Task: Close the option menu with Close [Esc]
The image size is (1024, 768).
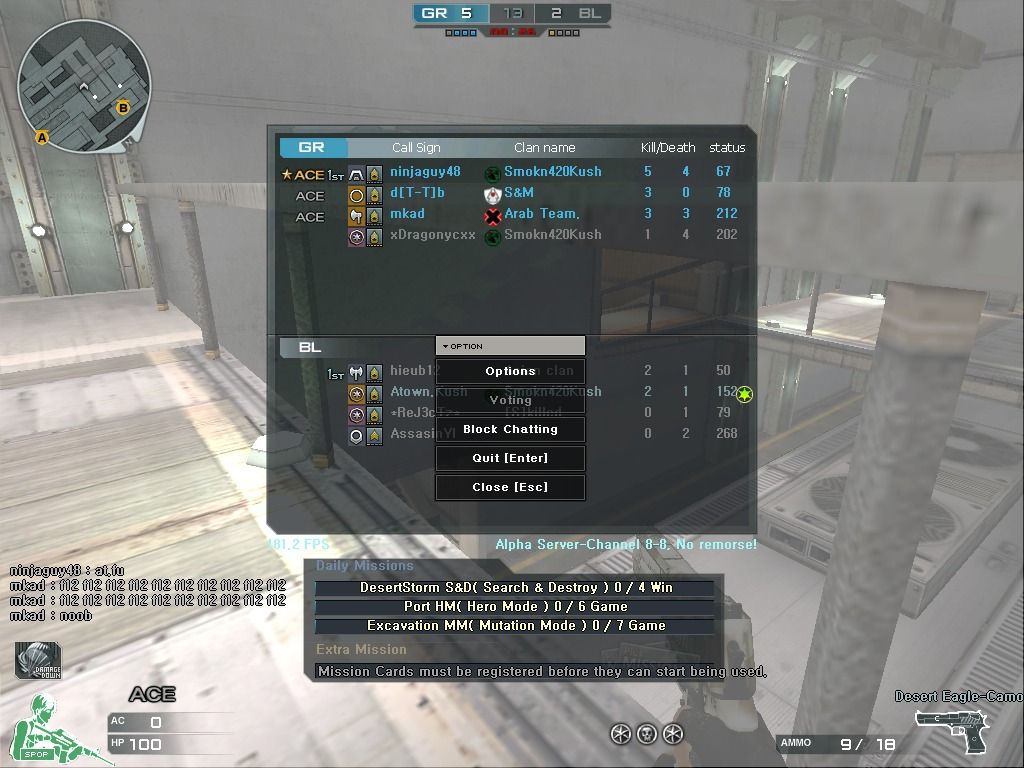Action: [510, 487]
